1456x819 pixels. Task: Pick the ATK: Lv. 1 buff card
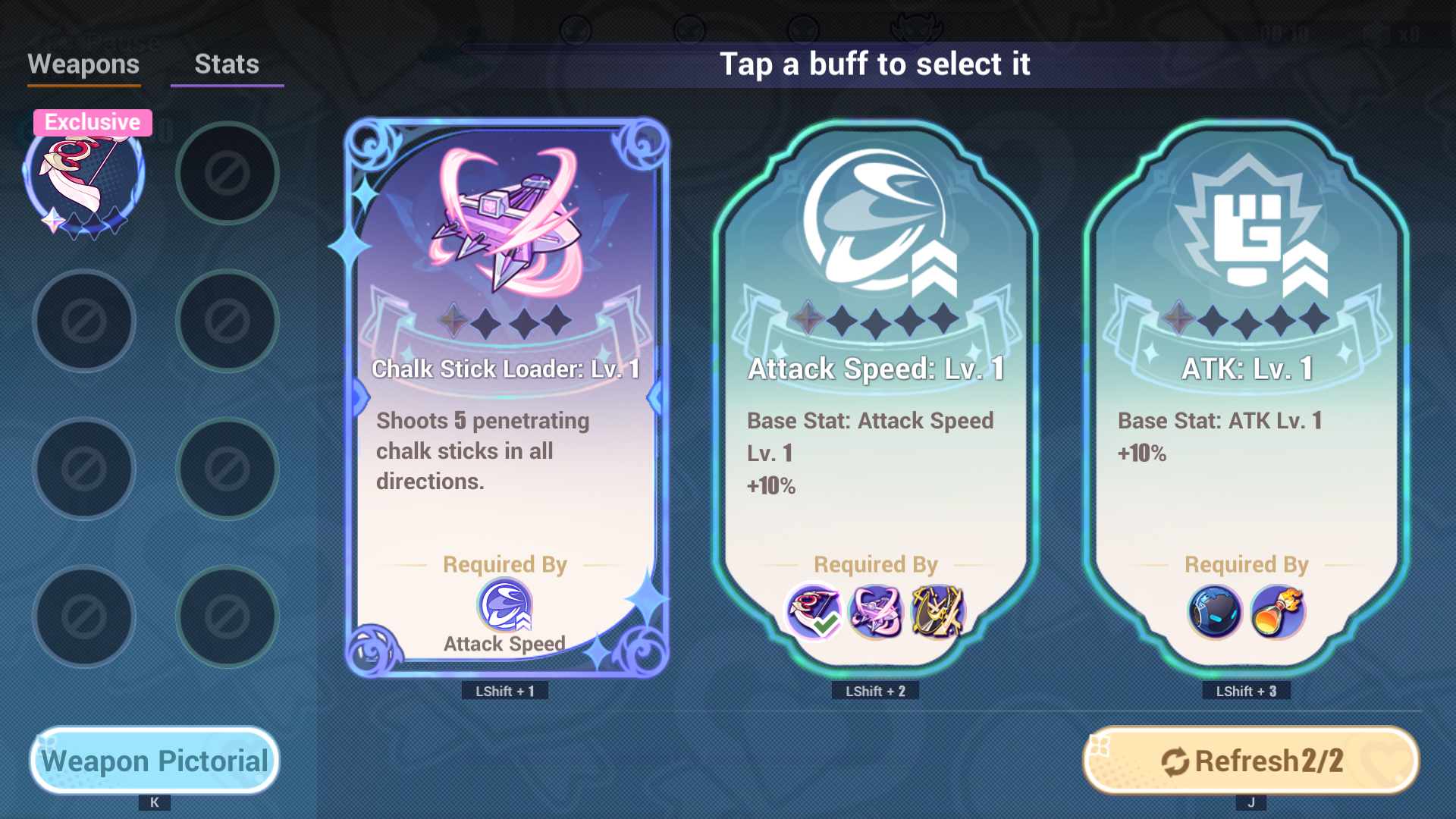coord(1246,394)
